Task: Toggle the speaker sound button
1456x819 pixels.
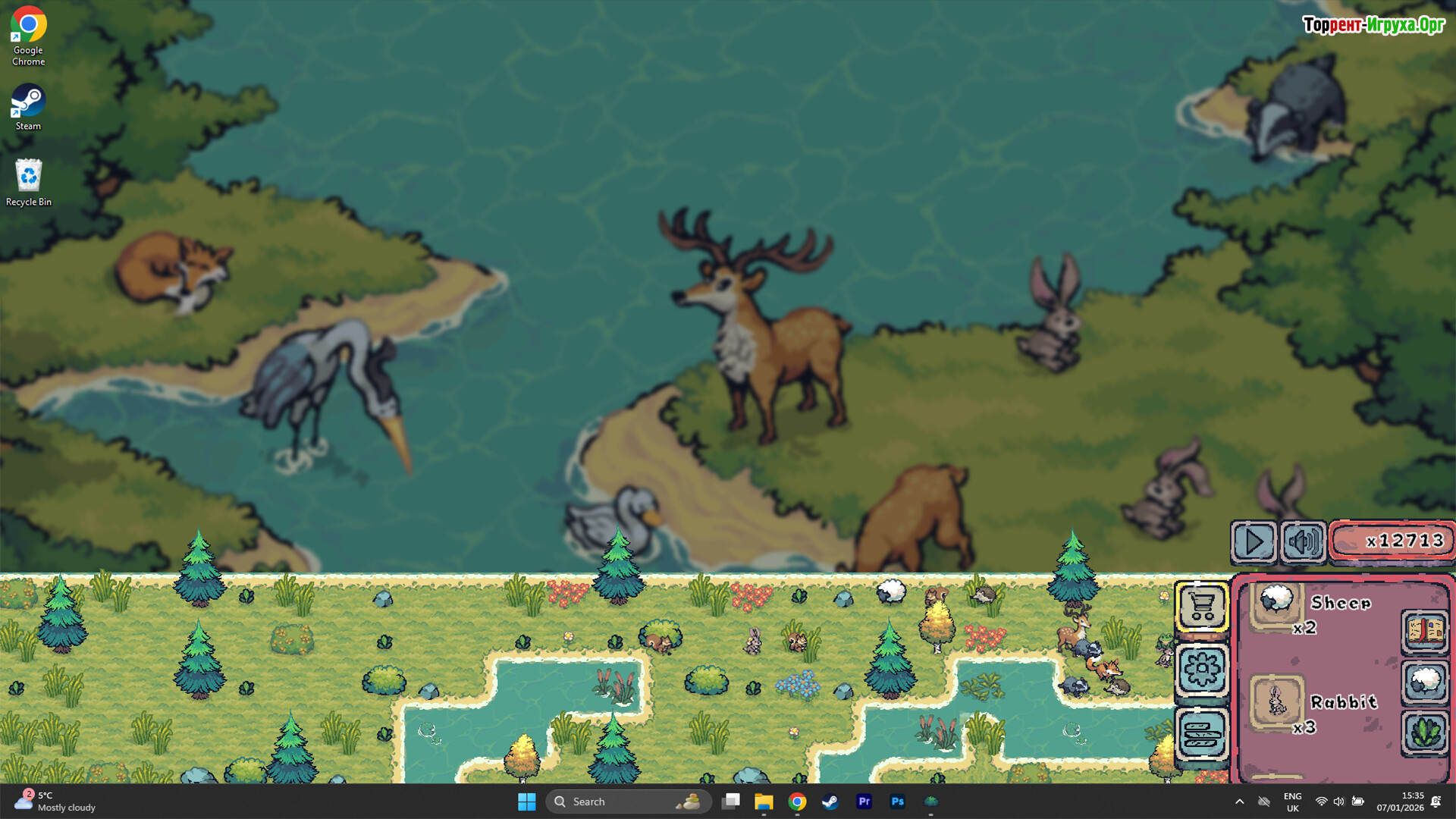Action: [1303, 541]
